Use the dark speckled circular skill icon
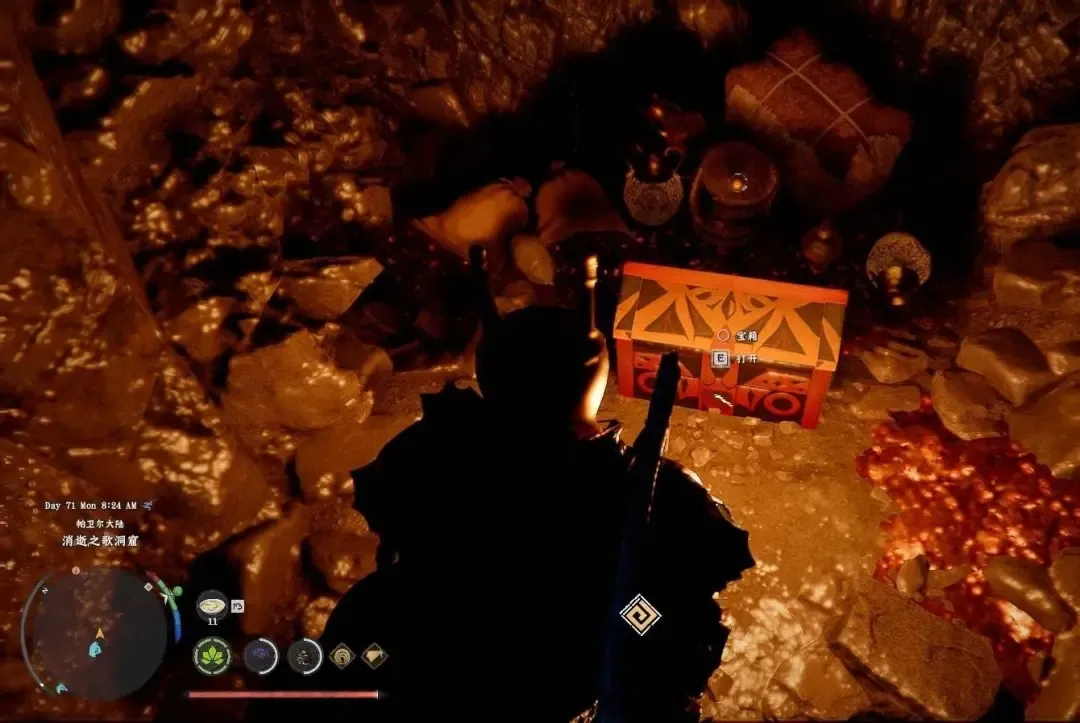 [305, 656]
